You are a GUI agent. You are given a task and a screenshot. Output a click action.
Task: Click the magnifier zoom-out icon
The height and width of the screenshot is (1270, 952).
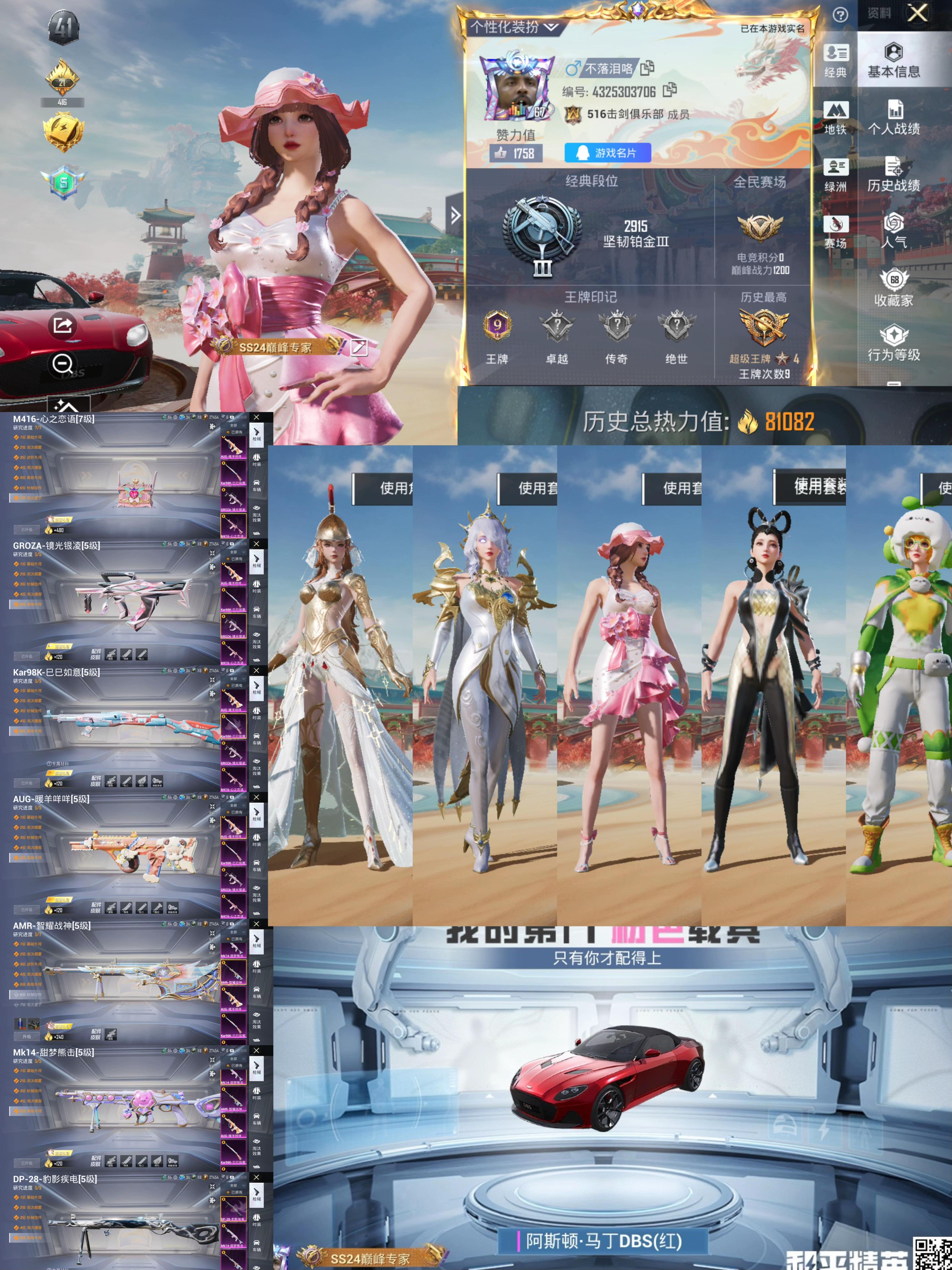point(62,364)
